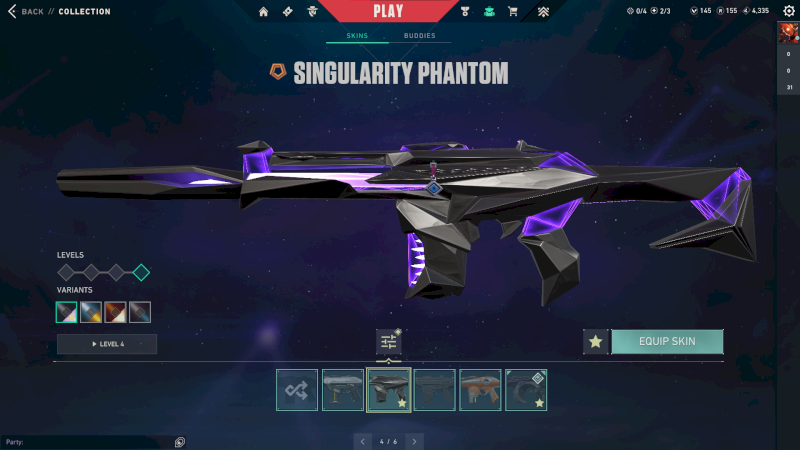Choose the orange and teal Phantom skin thumbnail
800x450 pixels.
(480, 390)
